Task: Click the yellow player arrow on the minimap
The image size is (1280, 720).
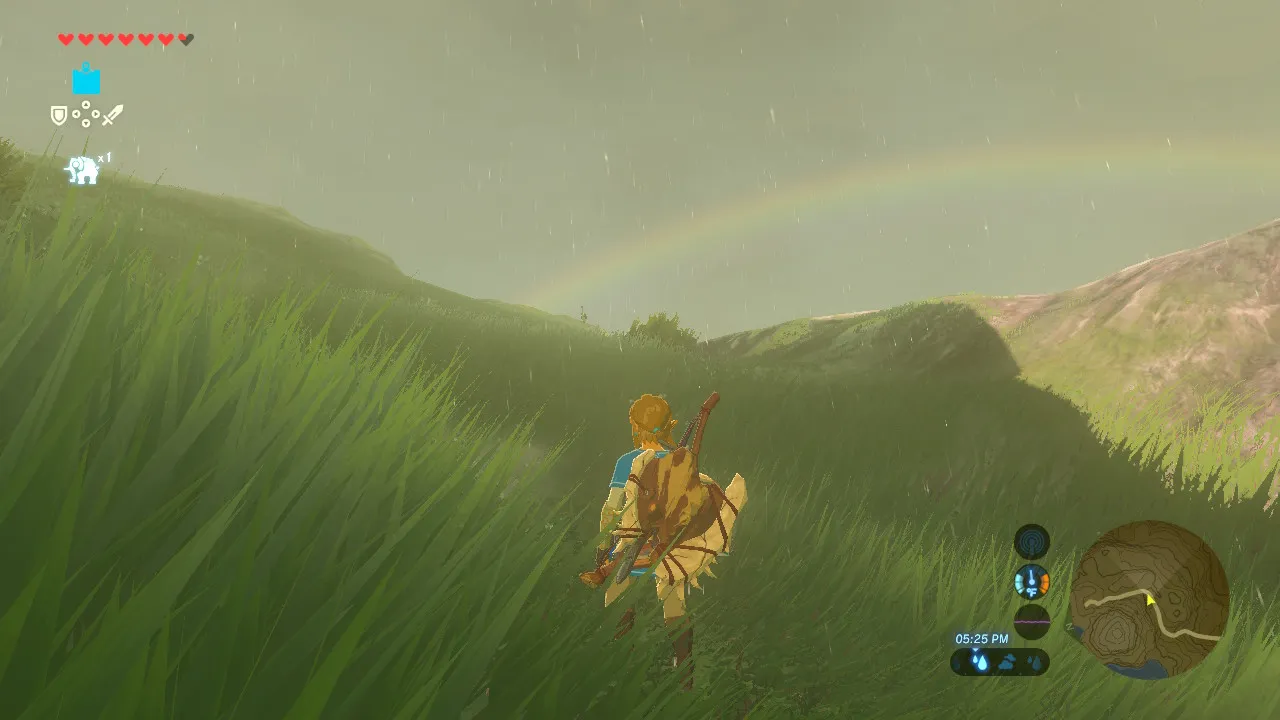Action: [x=1150, y=600]
